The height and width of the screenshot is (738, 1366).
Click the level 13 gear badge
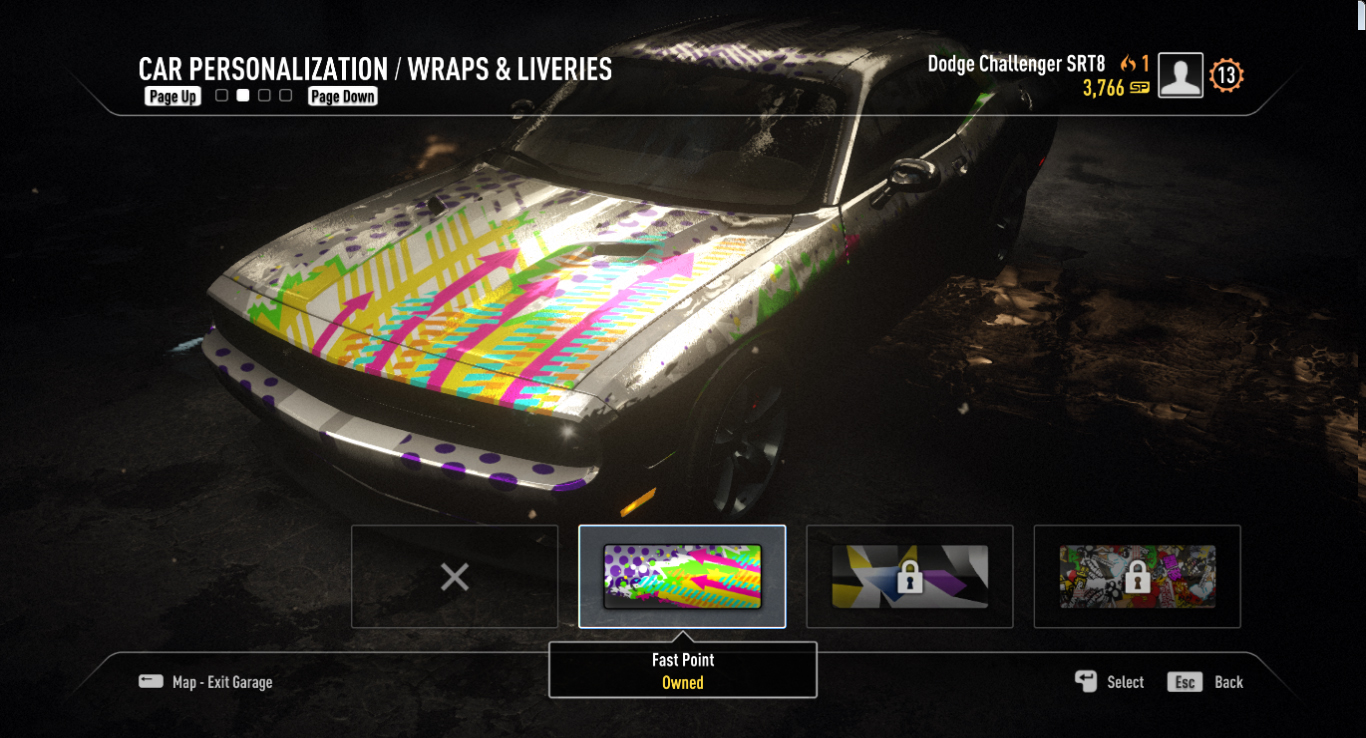[1226, 76]
